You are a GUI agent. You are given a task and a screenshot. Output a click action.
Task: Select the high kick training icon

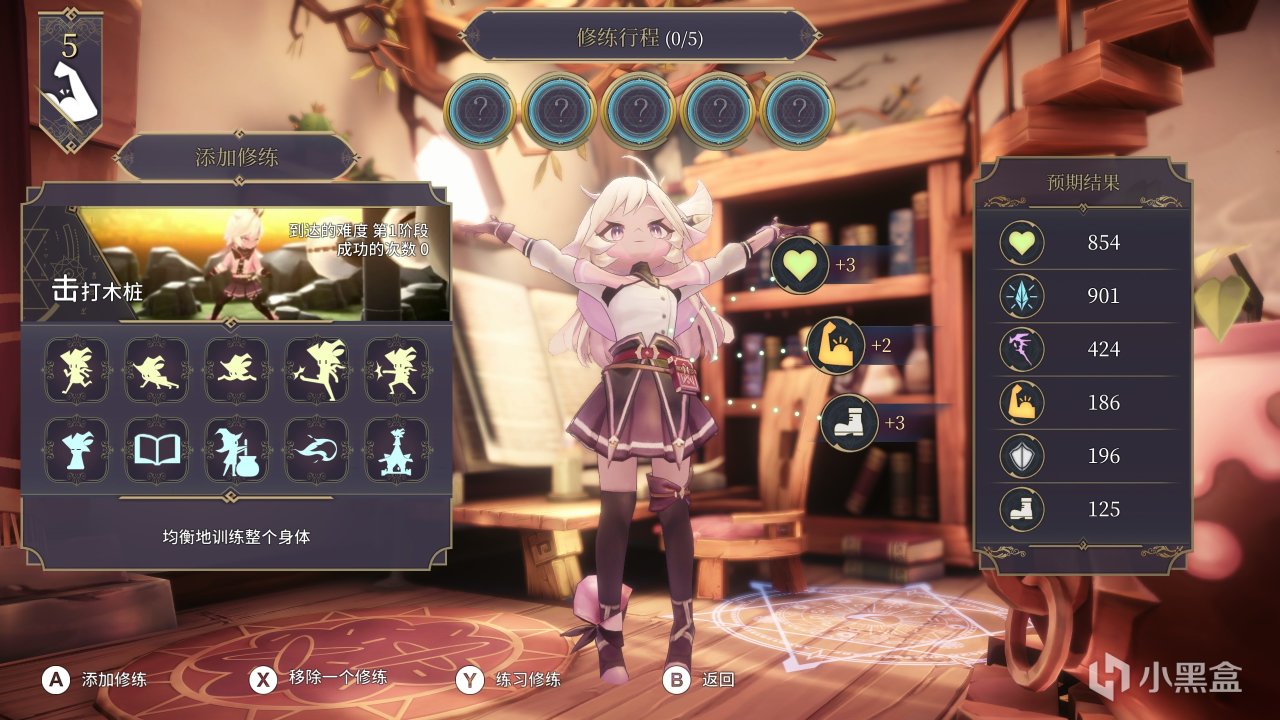[x=317, y=370]
